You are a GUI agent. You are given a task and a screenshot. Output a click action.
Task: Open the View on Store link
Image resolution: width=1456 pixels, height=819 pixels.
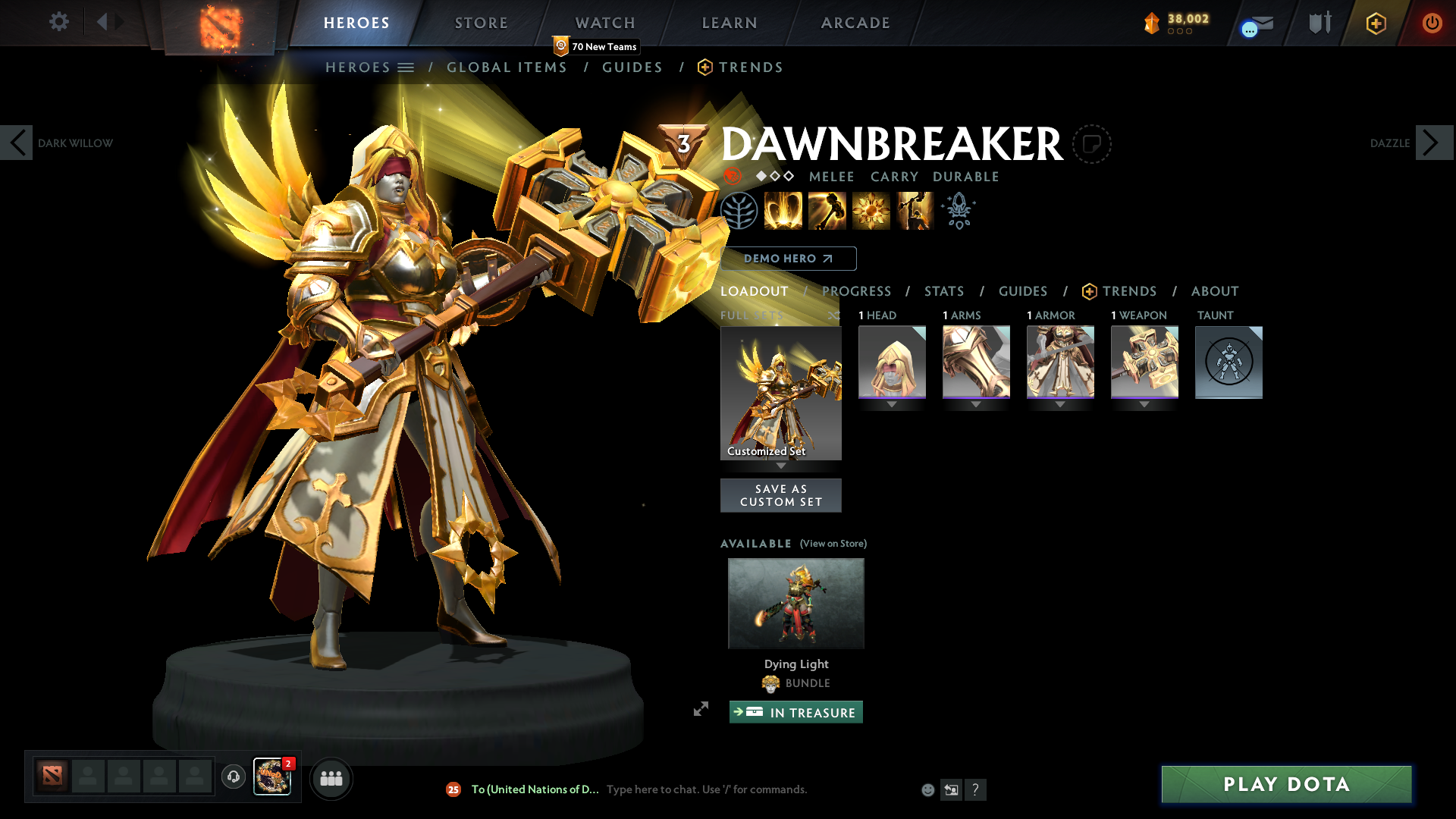click(x=833, y=543)
